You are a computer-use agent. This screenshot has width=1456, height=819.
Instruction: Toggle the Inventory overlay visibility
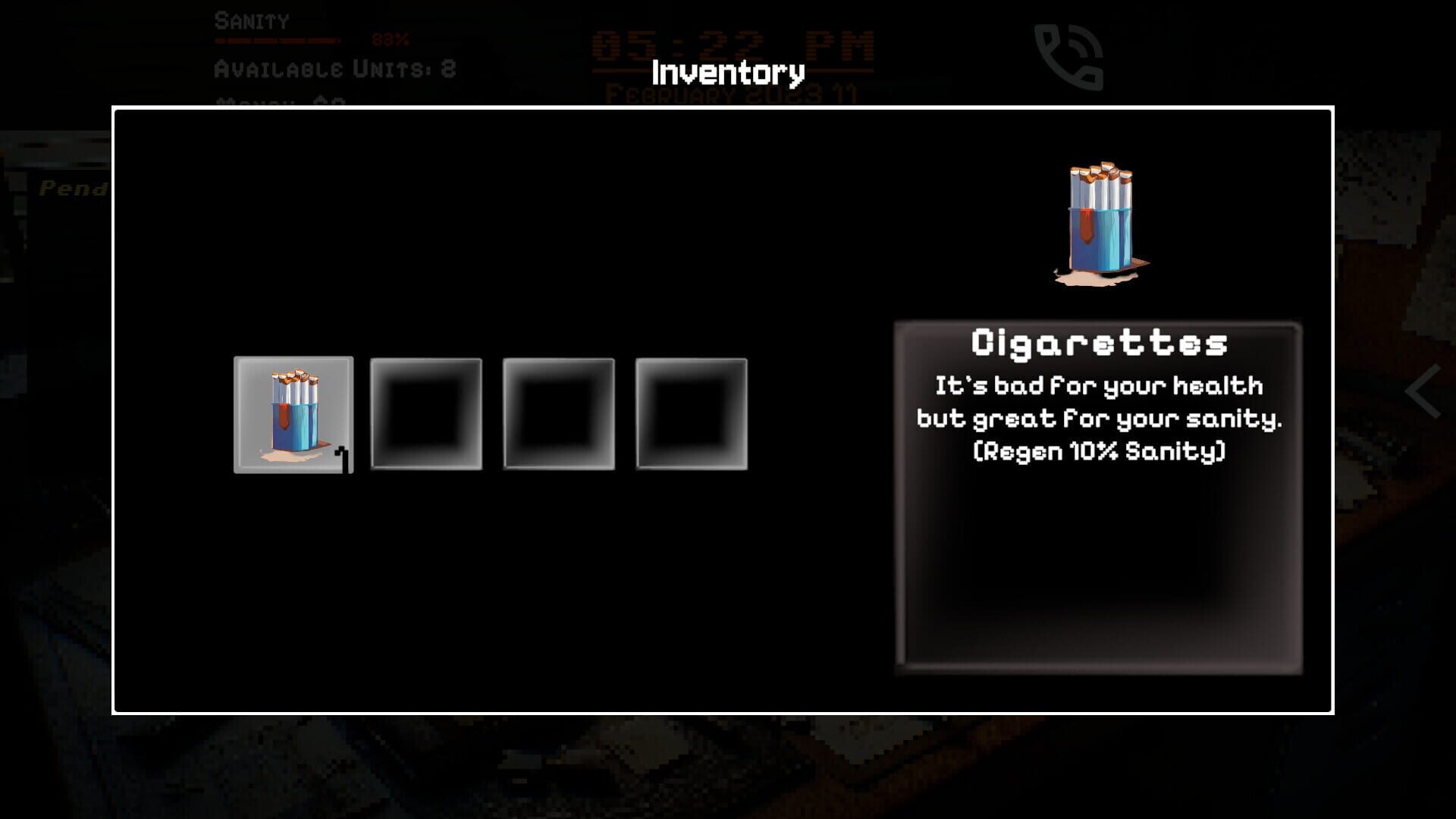pos(727,74)
